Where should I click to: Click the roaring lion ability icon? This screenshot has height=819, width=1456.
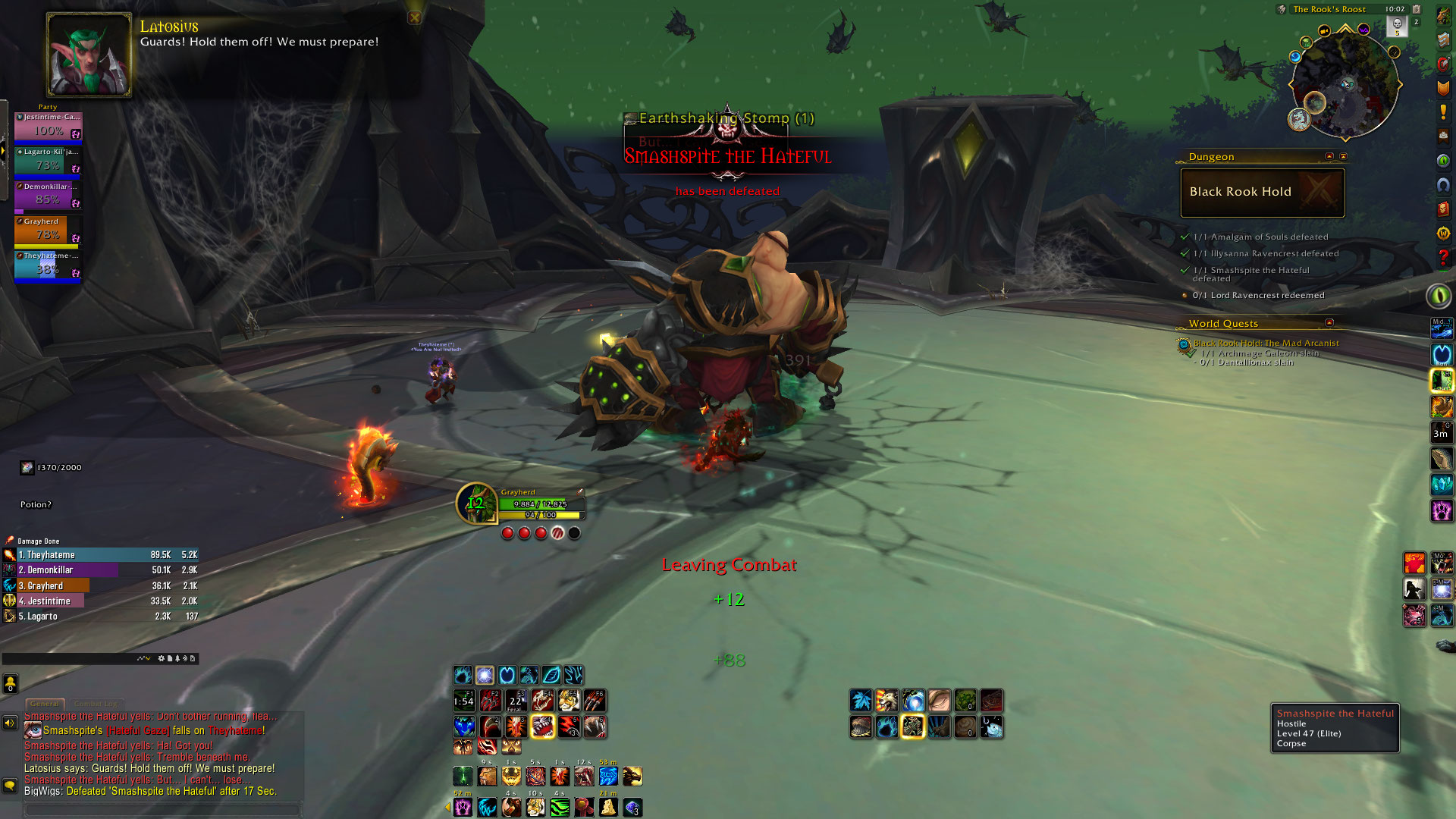886,701
